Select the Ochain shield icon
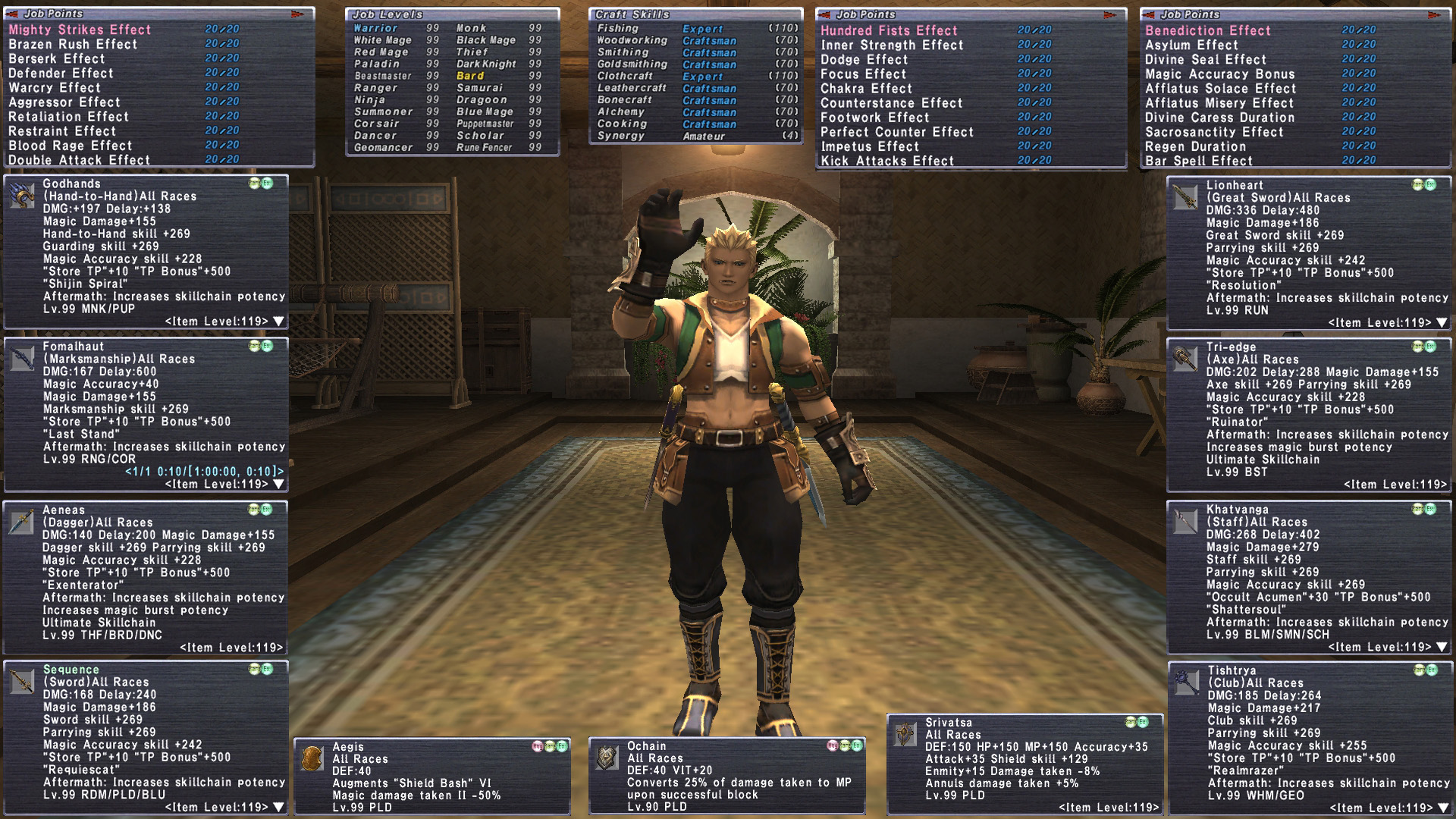 [x=607, y=758]
